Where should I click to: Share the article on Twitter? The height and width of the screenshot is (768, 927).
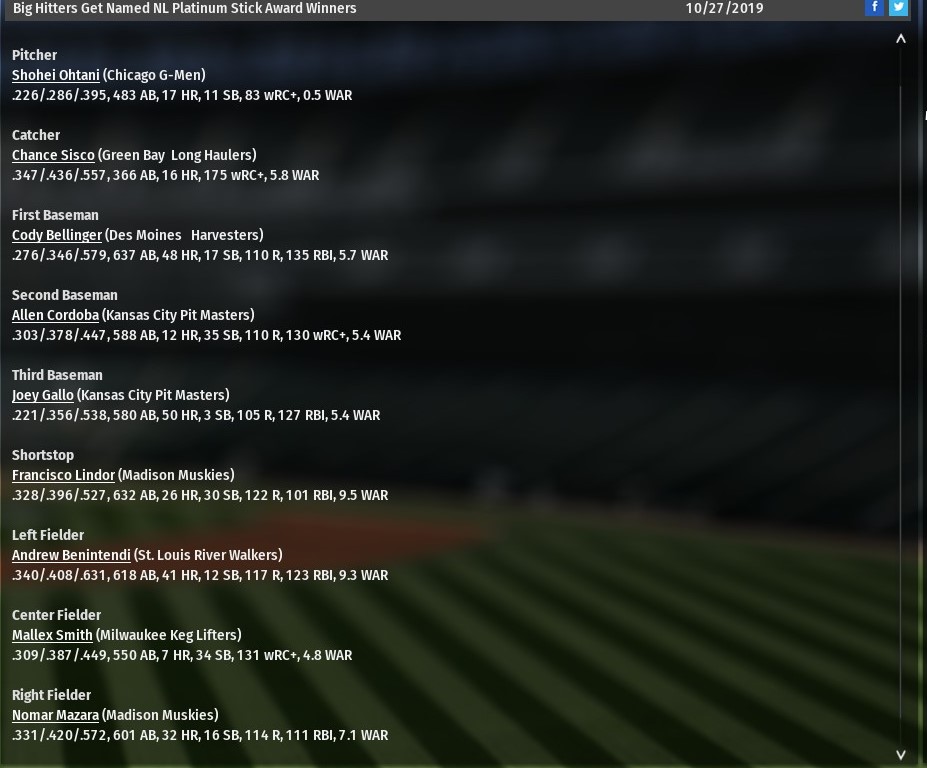(x=898, y=8)
